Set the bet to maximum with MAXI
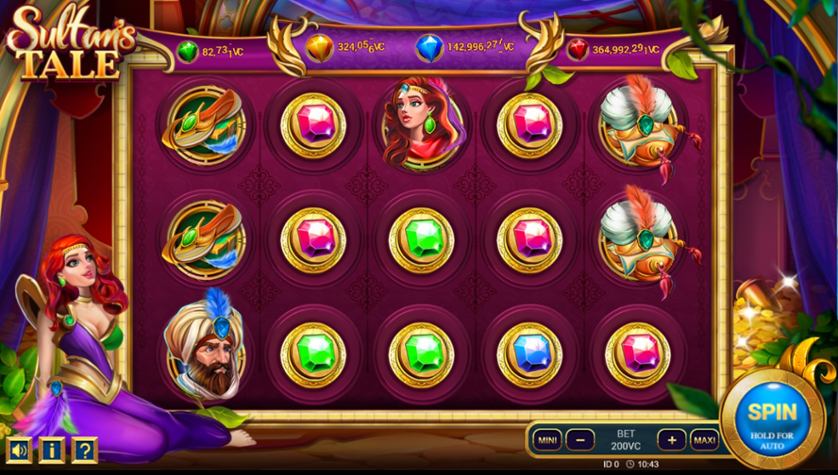This screenshot has height=475, width=838. [x=704, y=439]
